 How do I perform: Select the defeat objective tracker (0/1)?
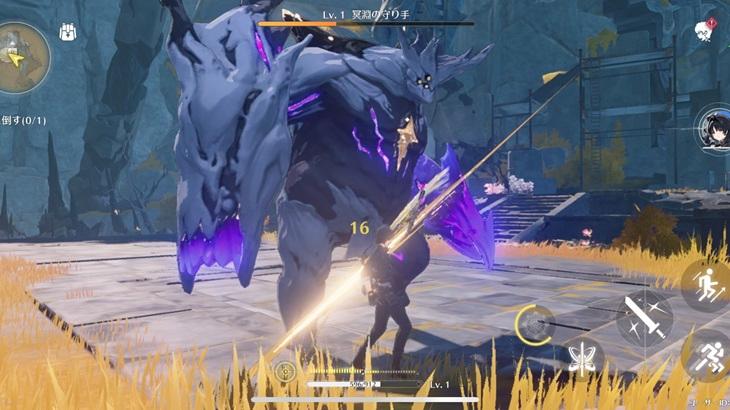(x=24, y=120)
